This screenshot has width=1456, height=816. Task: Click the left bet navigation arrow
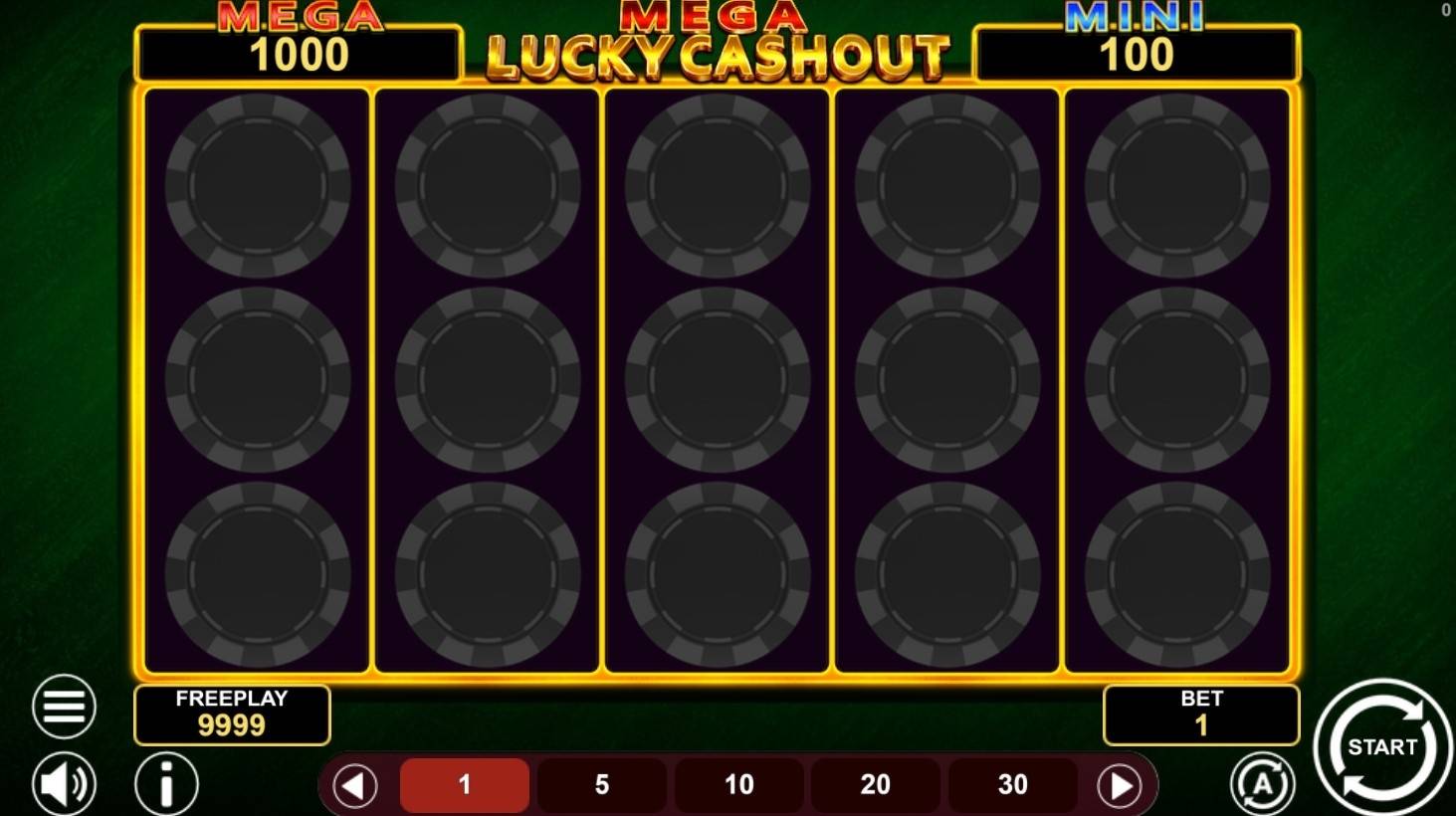pos(355,785)
